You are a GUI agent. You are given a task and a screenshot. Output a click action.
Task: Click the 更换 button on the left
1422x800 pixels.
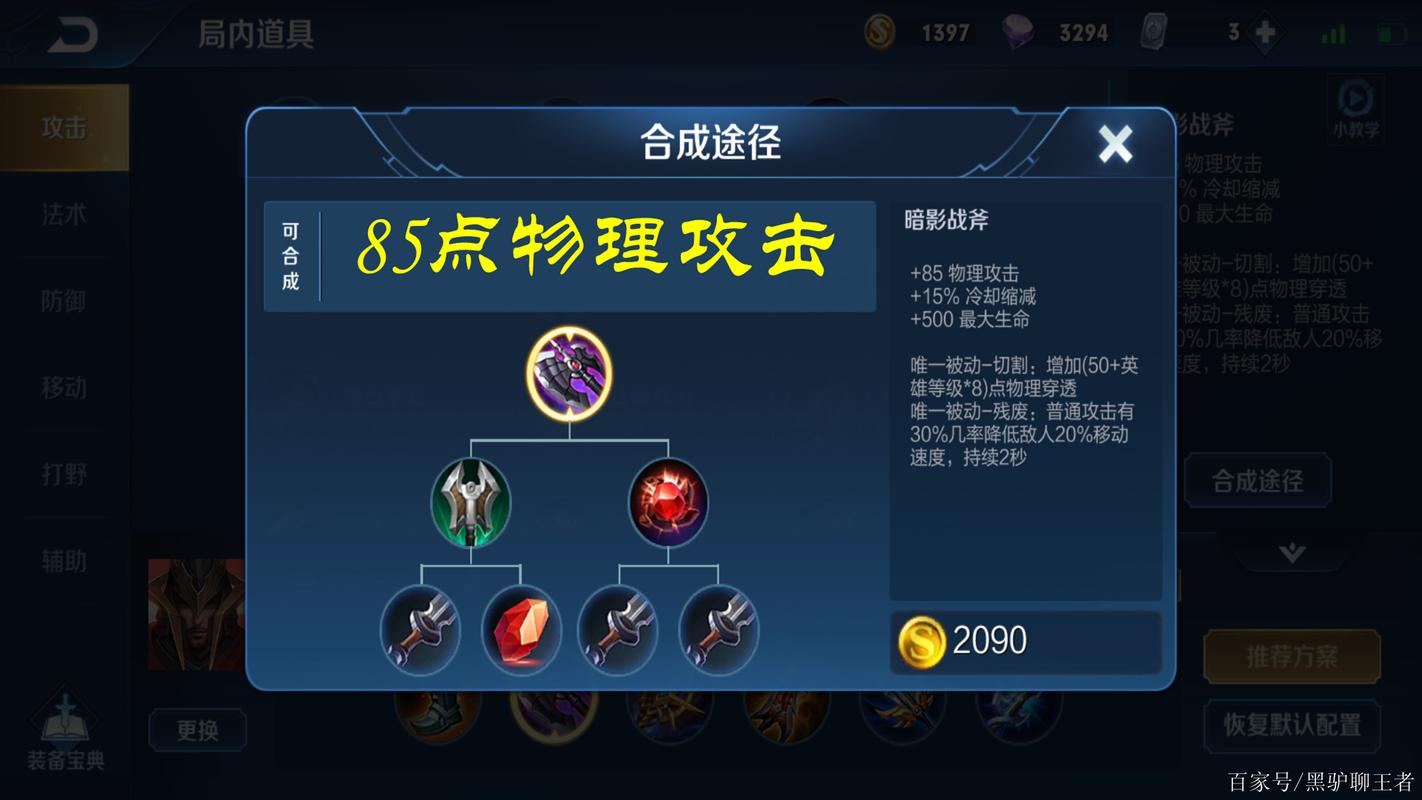click(x=196, y=731)
